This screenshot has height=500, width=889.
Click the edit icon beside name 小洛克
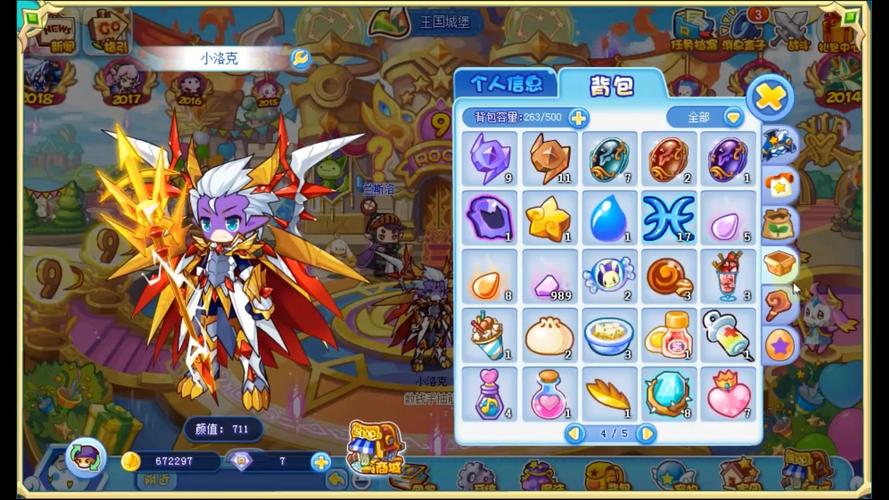point(299,58)
